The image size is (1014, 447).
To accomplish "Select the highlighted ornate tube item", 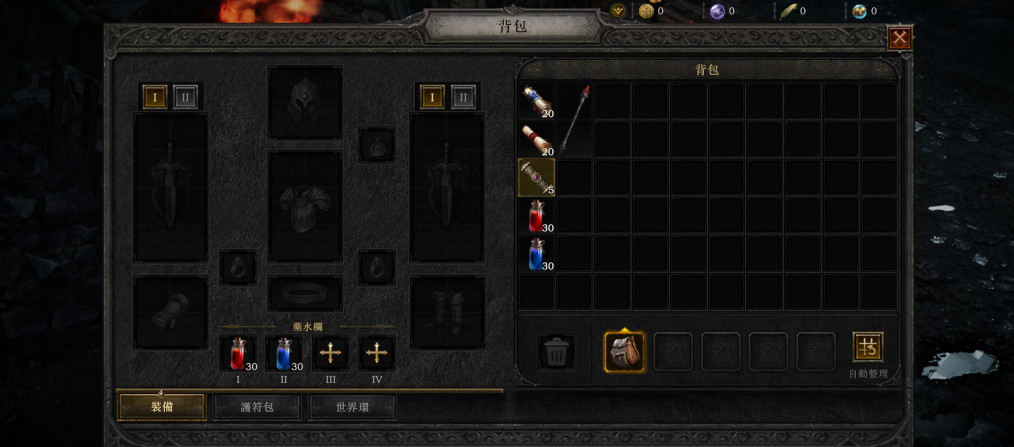I will 537,177.
